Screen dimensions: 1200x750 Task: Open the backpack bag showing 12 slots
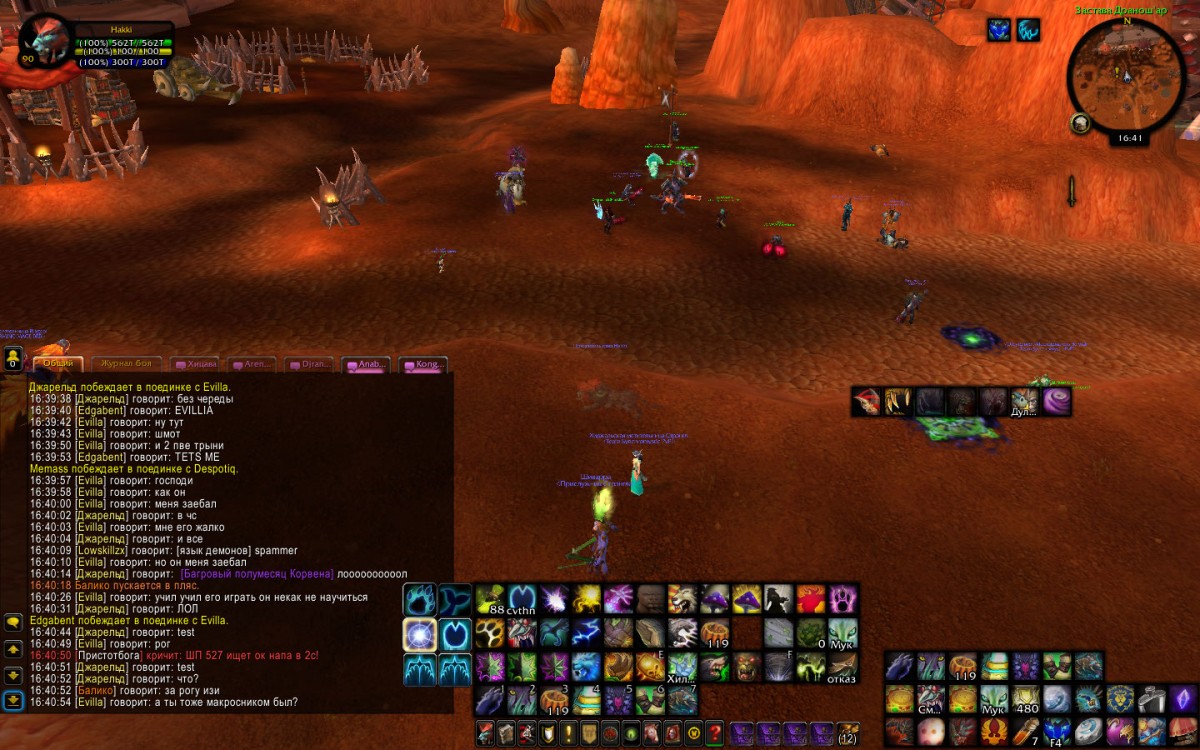point(848,732)
